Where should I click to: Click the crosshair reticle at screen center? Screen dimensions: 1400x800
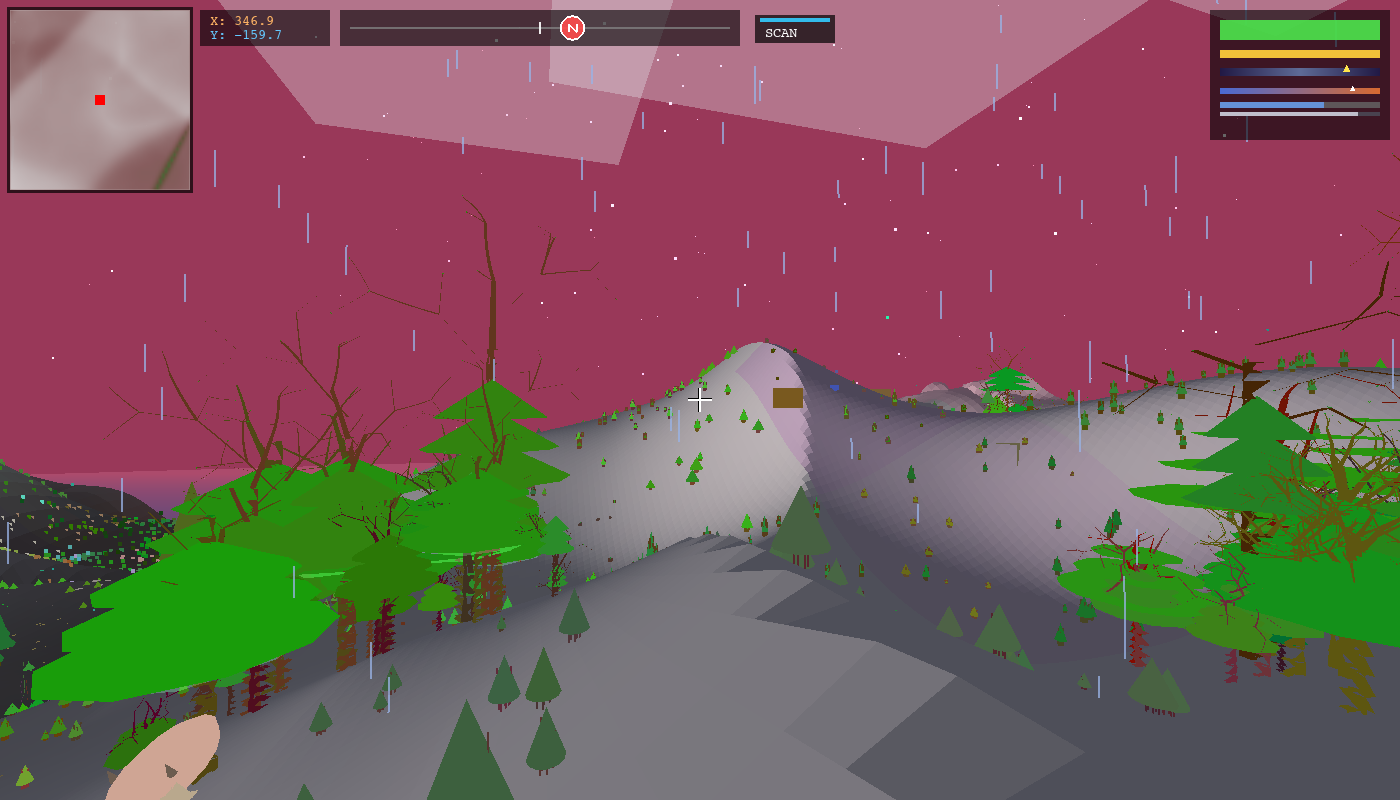click(700, 400)
